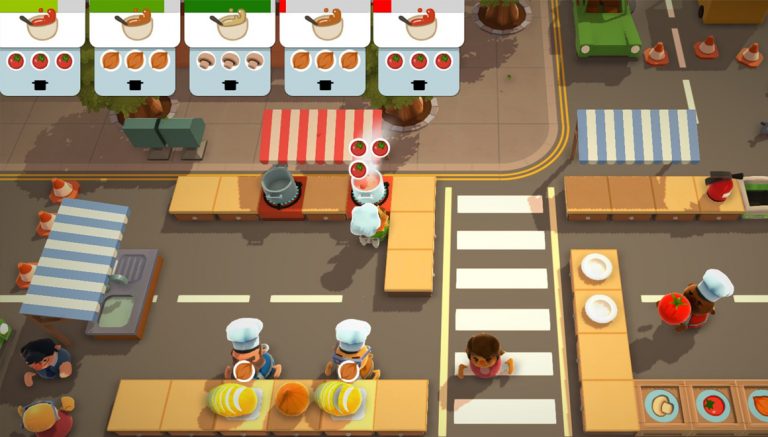This screenshot has width=768, height=437.
Task: Choose the onion soup order with green timer
Action: [135, 48]
